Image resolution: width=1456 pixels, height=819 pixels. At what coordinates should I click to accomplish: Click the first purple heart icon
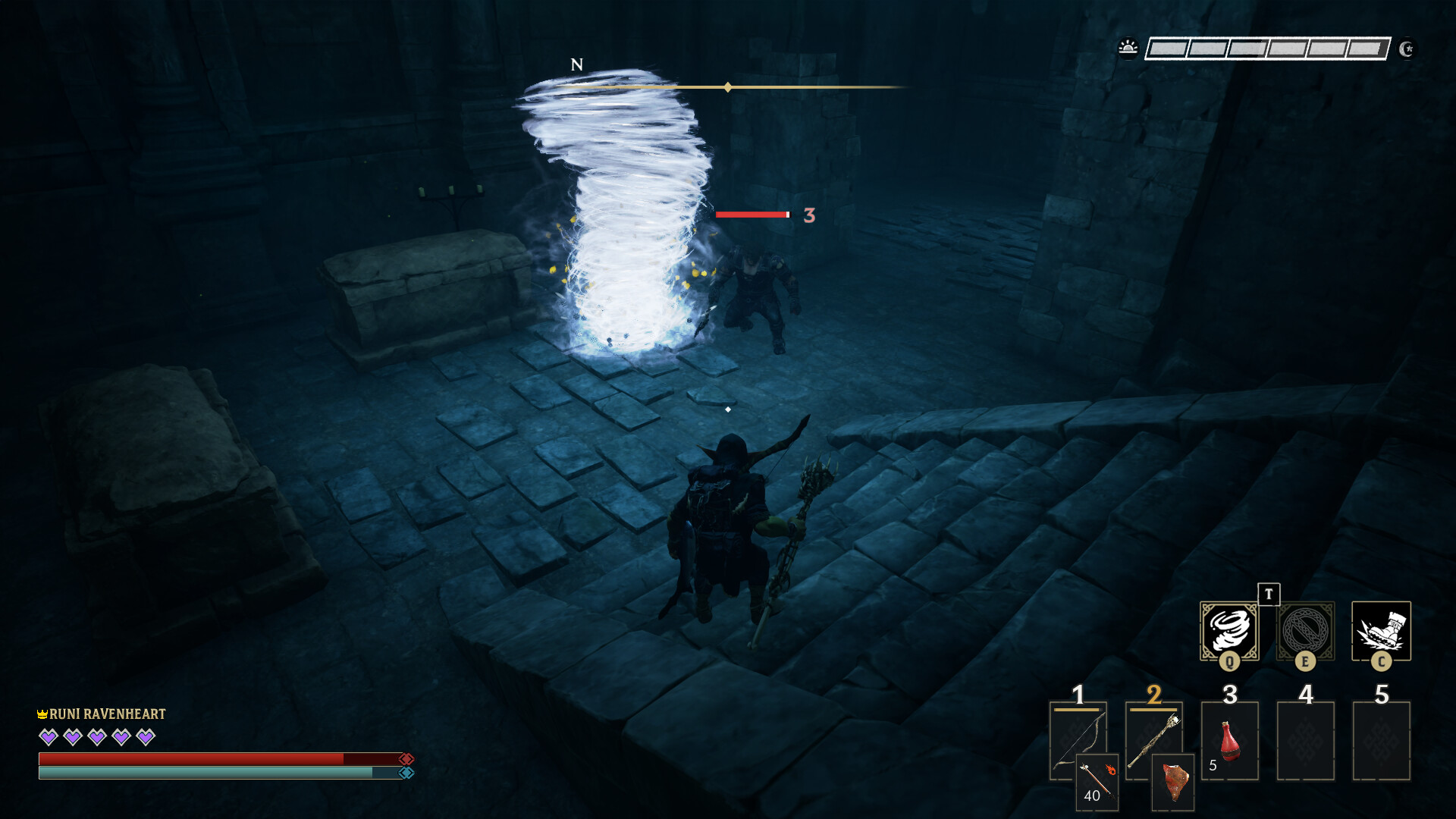coord(47,736)
